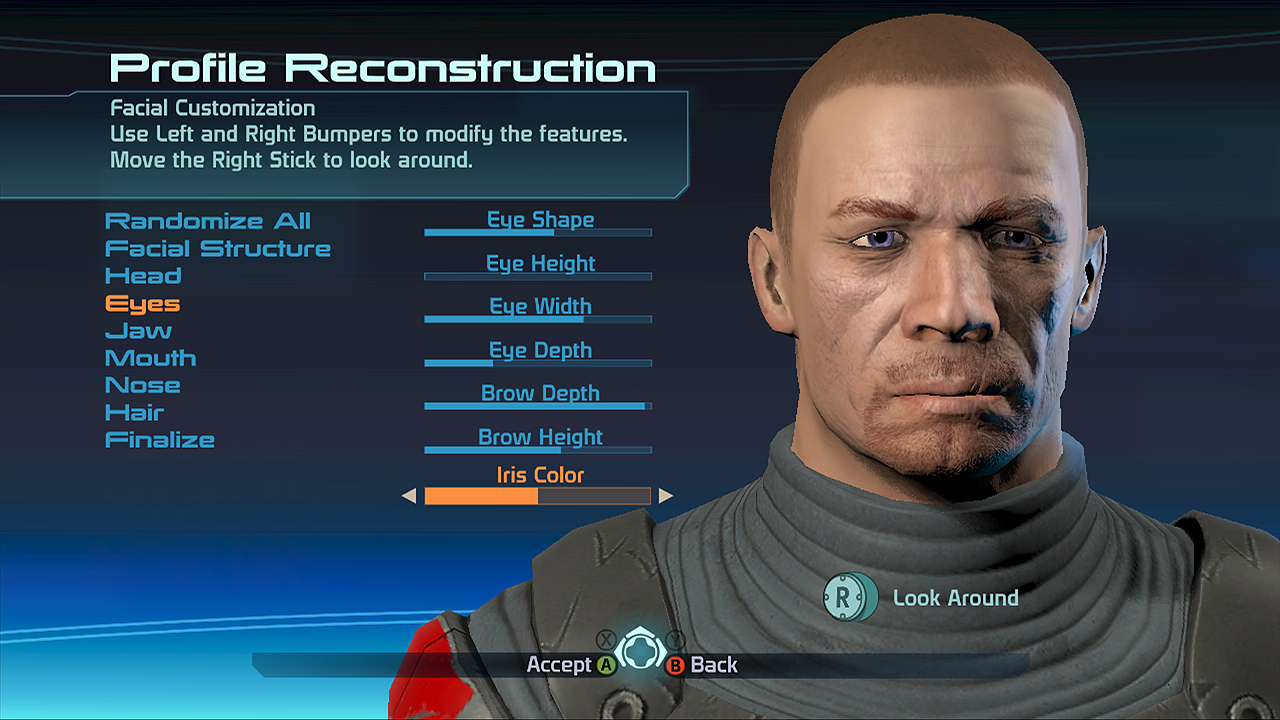Select Randomize All option
1280x720 pixels.
(208, 221)
